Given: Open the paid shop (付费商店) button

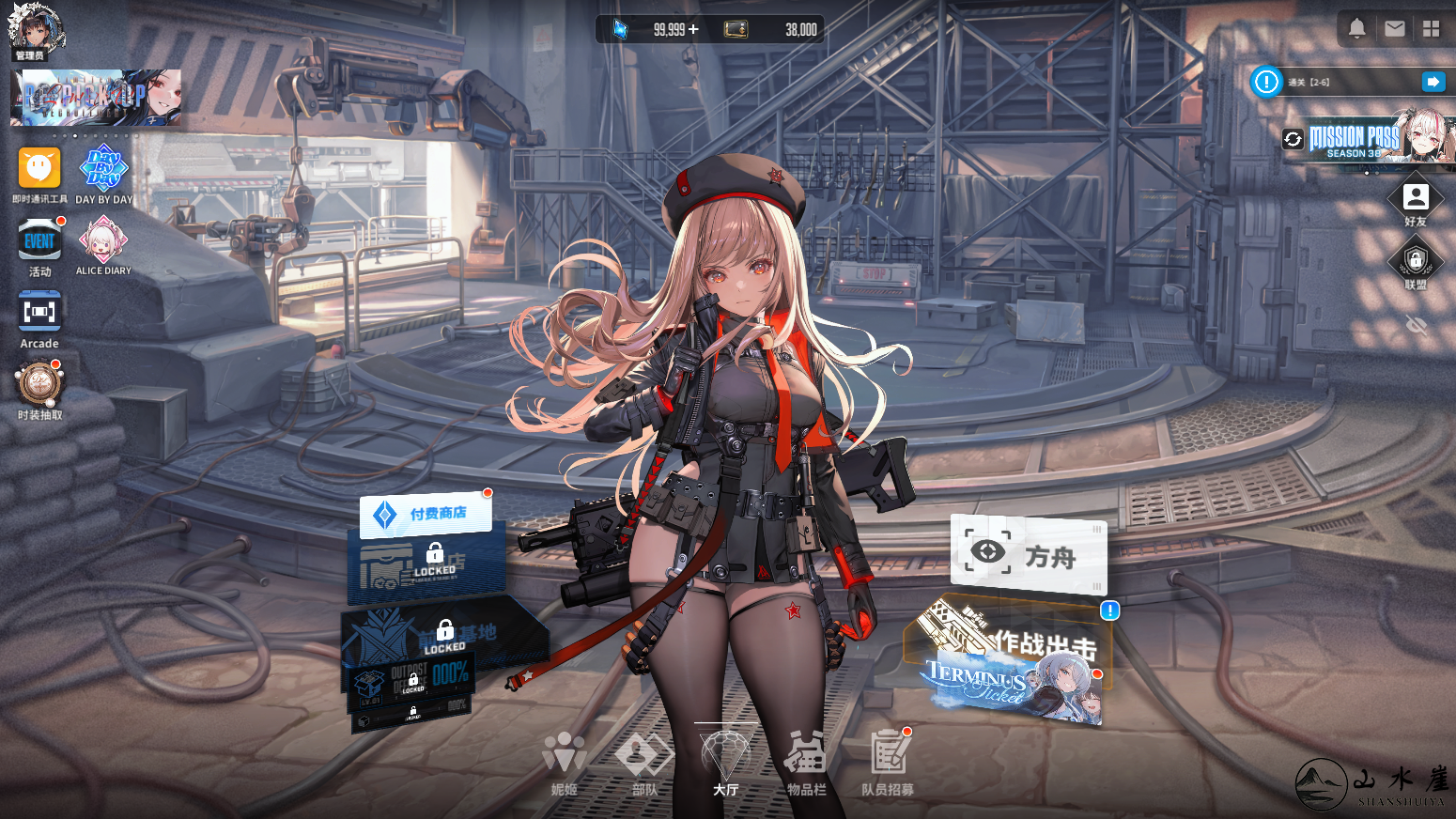Looking at the screenshot, I should [x=426, y=514].
